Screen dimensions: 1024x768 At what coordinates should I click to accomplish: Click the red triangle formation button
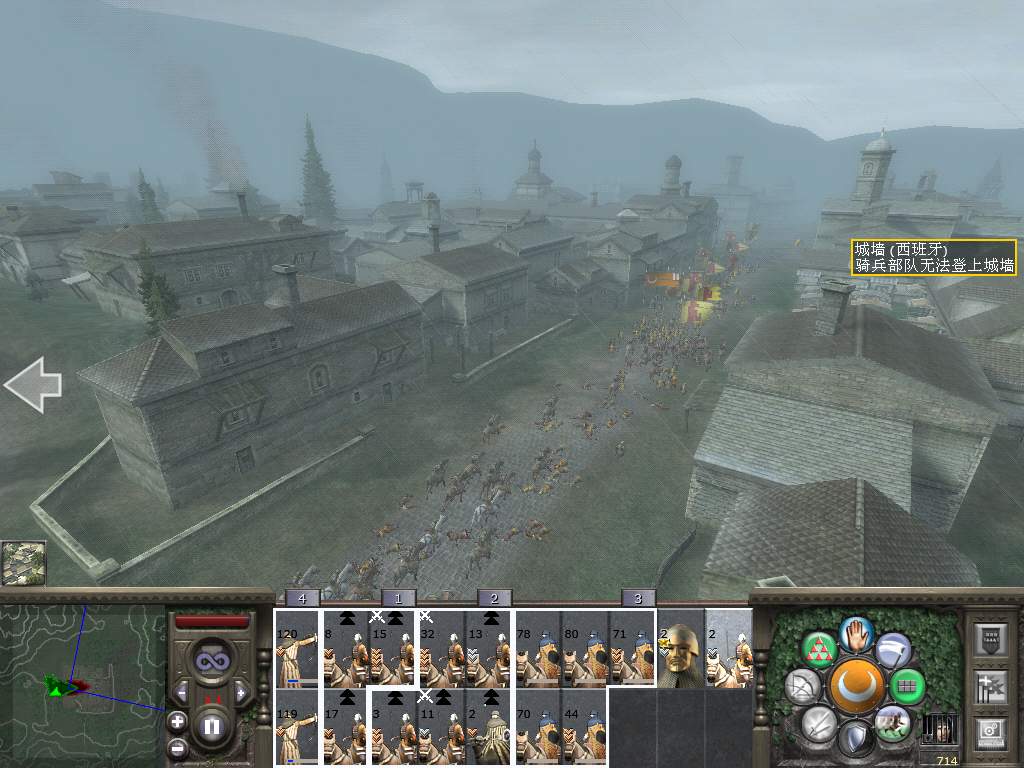(821, 650)
